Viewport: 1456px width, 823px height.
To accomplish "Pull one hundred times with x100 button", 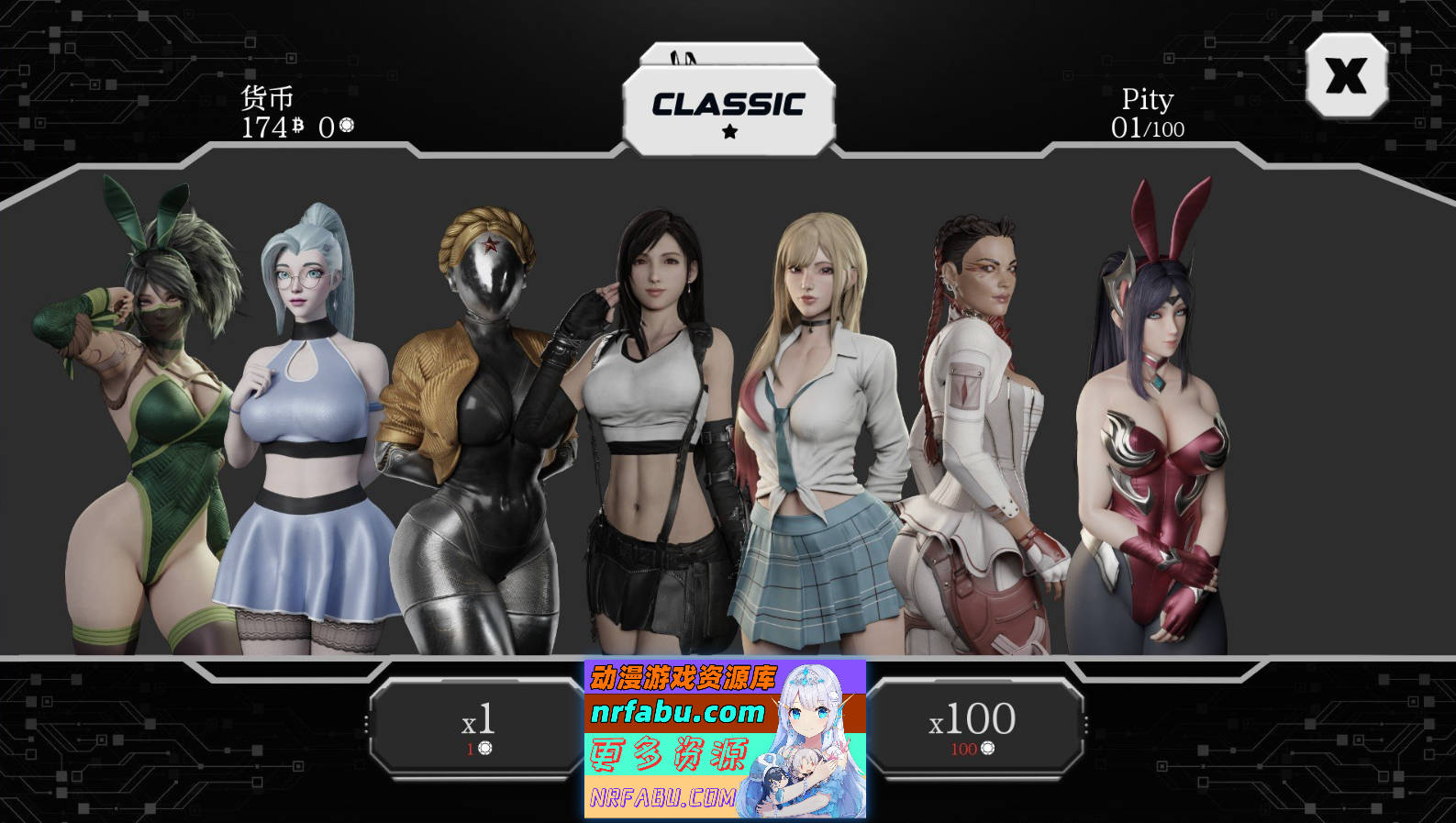I will coord(973,728).
